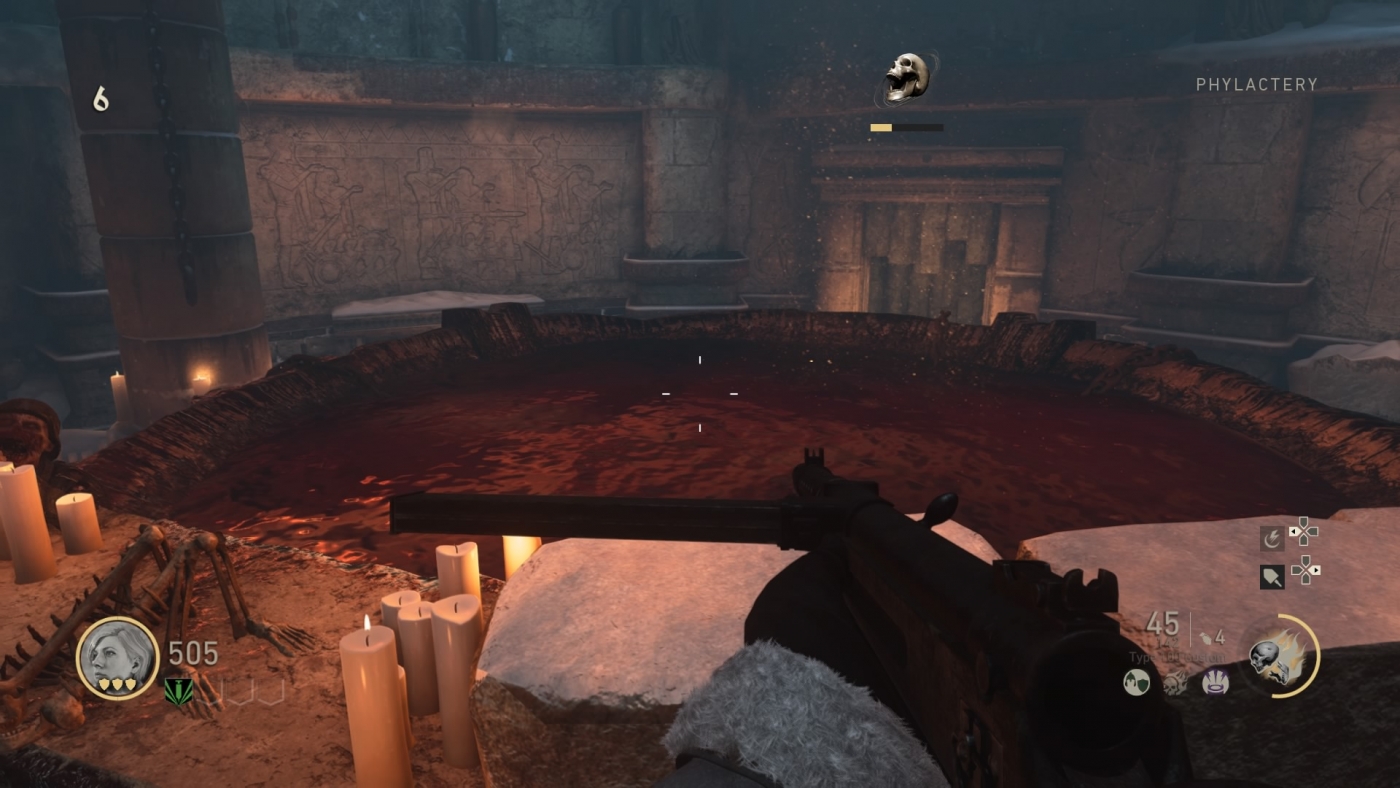Image resolution: width=1400 pixels, height=788 pixels.
Task: Click a gold armor pip under the portrait
Action: pos(118,684)
